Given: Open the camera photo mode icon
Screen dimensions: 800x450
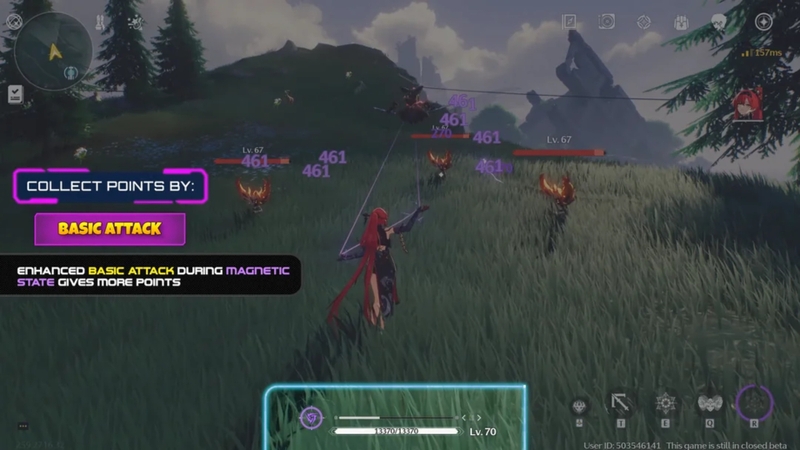Looking at the screenshot, I should tap(607, 21).
